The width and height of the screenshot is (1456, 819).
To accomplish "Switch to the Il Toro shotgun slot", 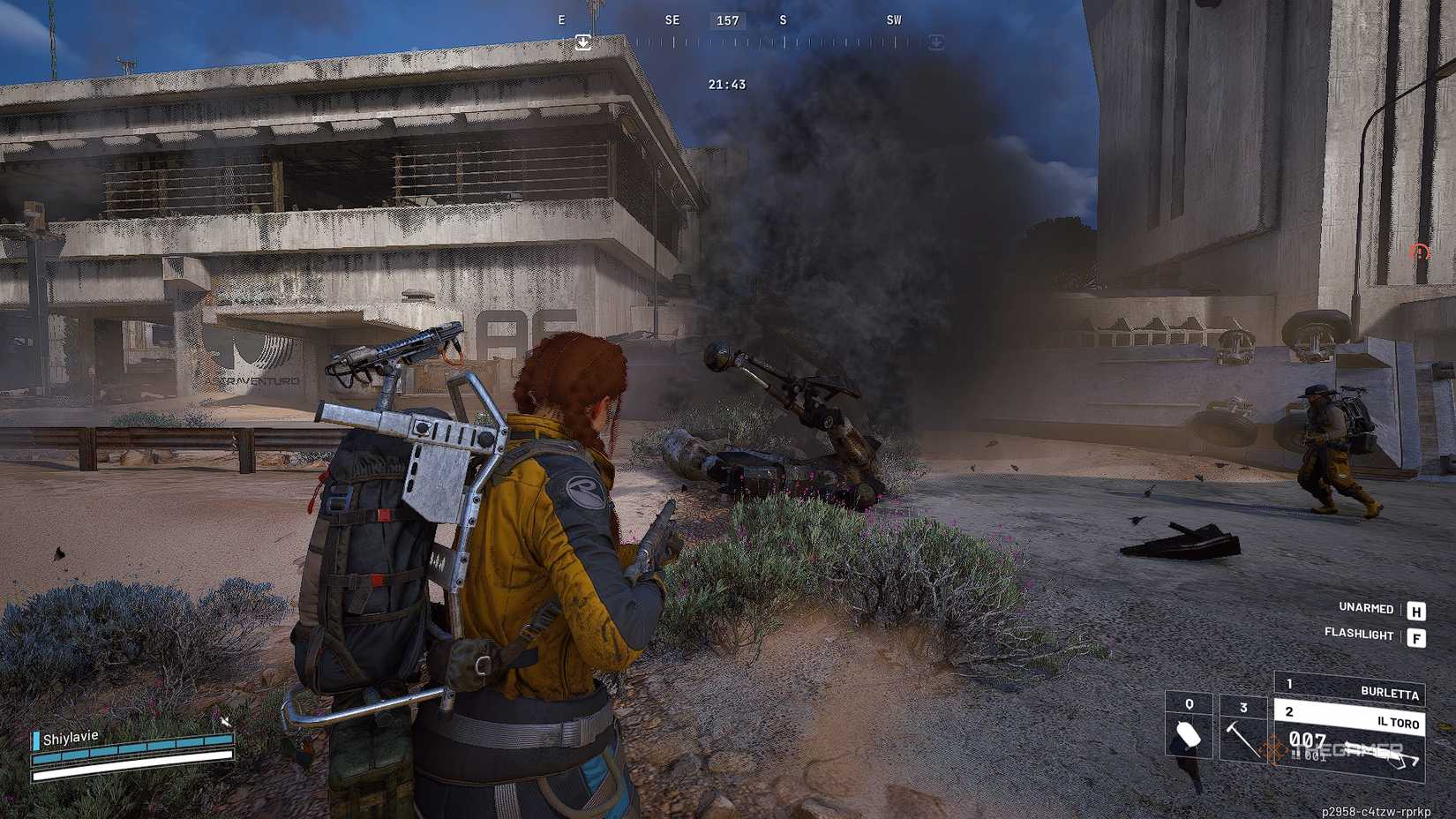I will tap(1350, 717).
